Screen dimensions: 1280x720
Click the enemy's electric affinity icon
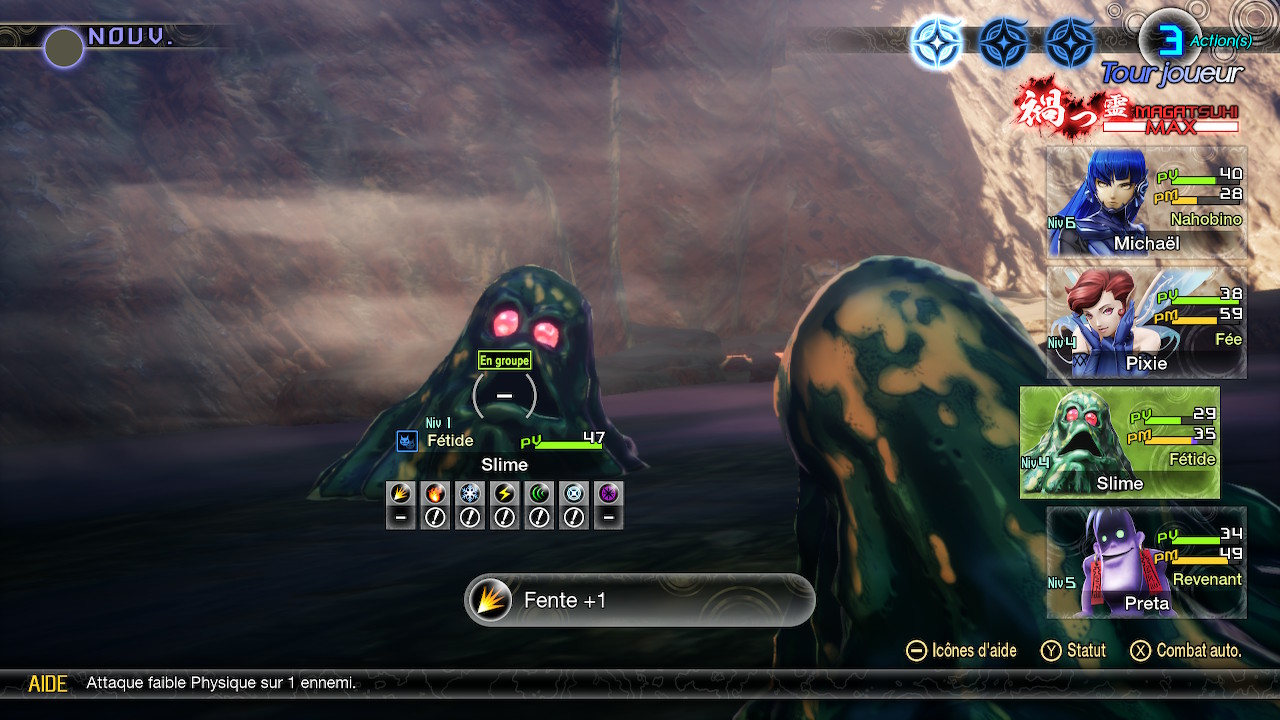point(505,493)
